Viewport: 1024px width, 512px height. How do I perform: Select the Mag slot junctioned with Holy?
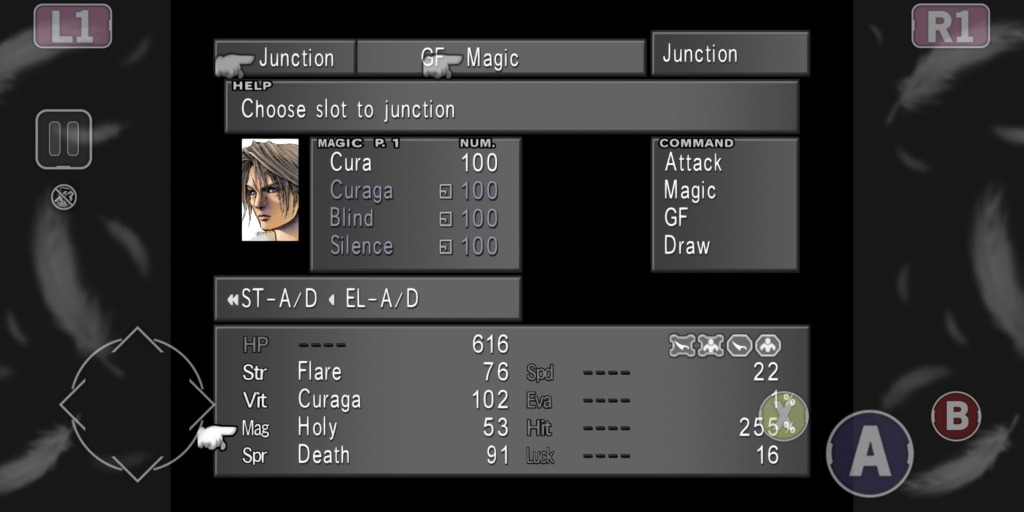317,428
